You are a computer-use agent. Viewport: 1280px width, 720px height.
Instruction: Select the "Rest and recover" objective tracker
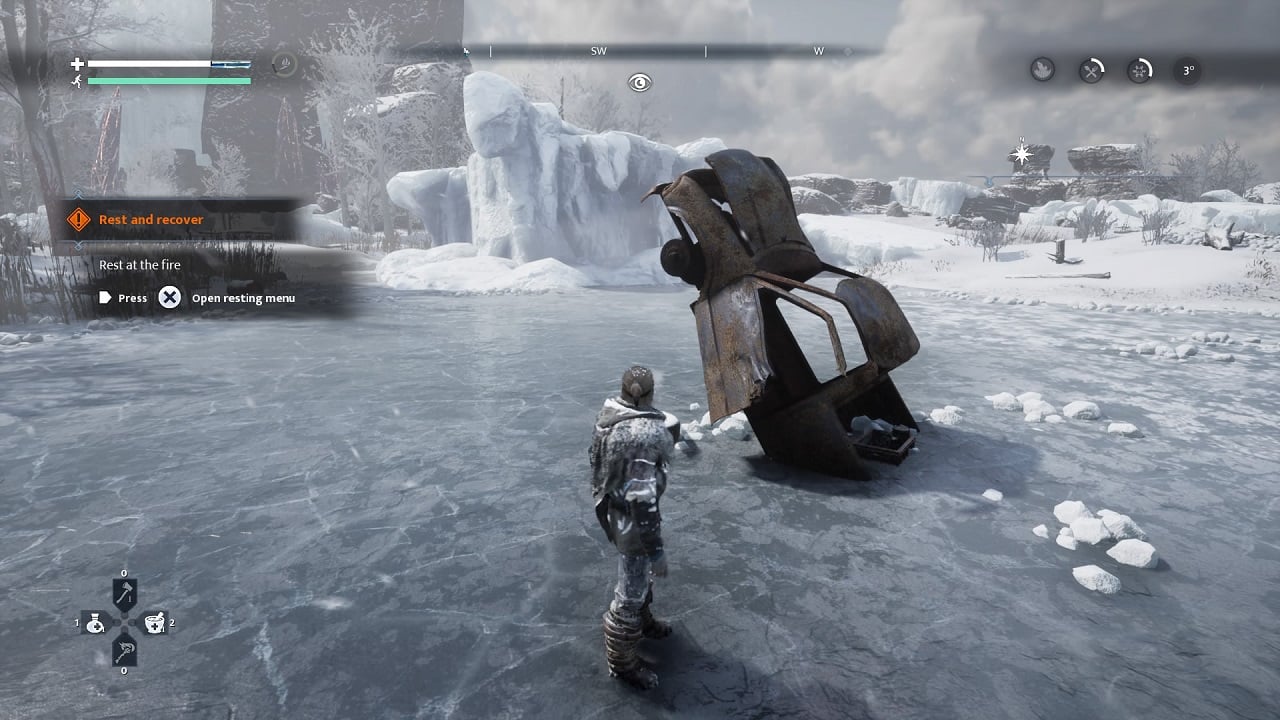150,219
